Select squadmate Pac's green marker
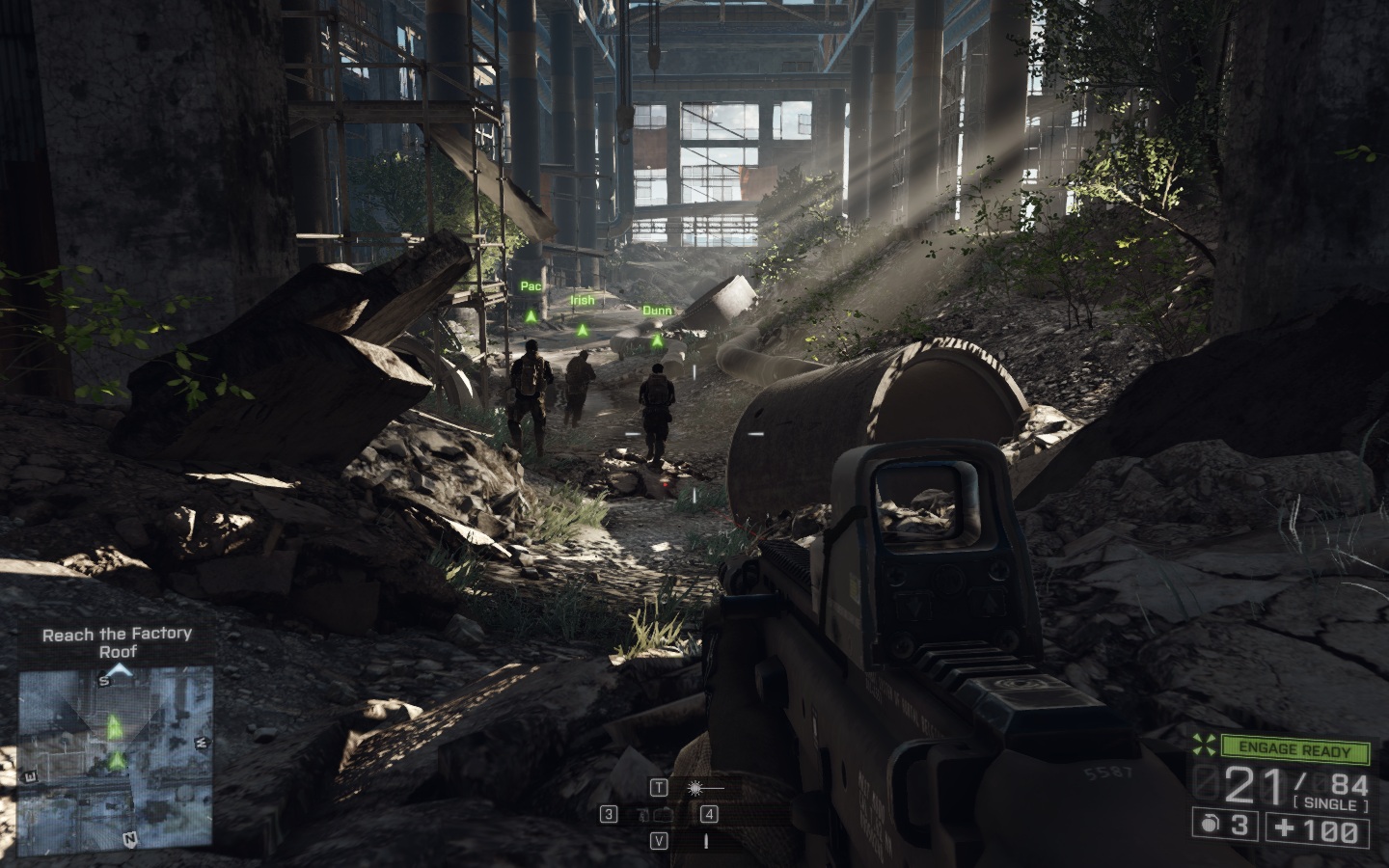1389x868 pixels. [530, 315]
